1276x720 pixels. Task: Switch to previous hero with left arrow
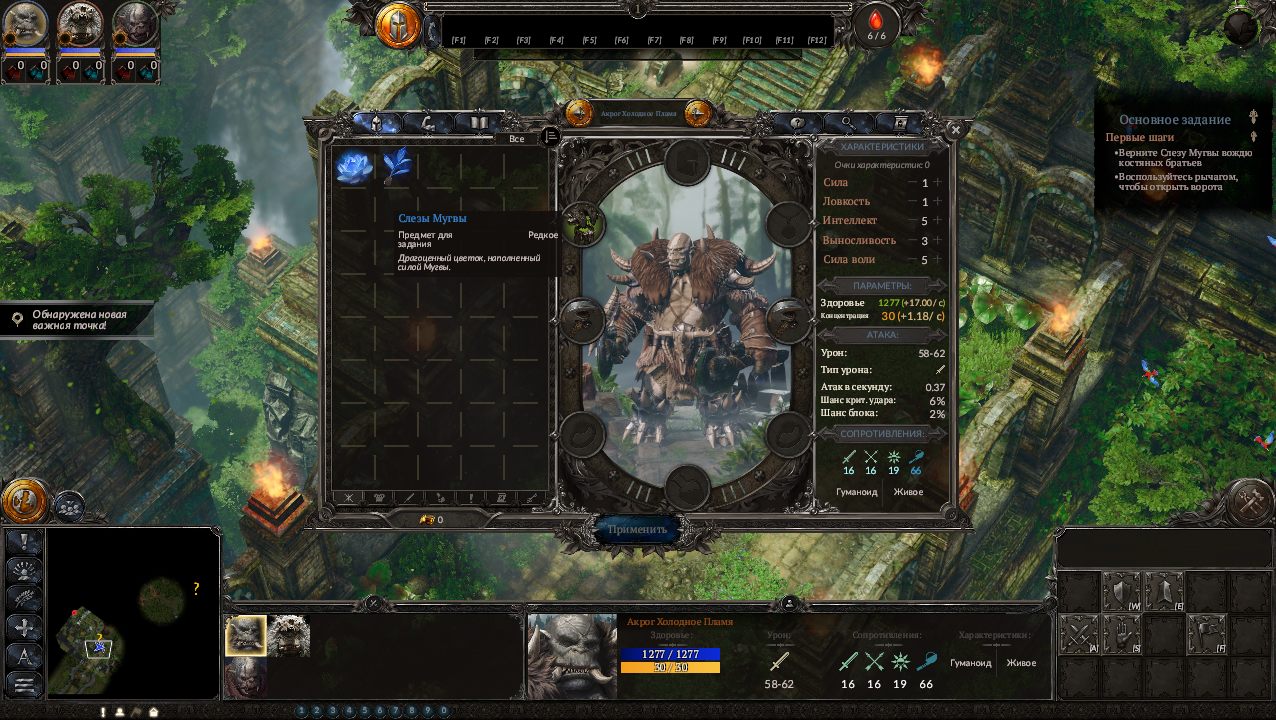point(579,113)
